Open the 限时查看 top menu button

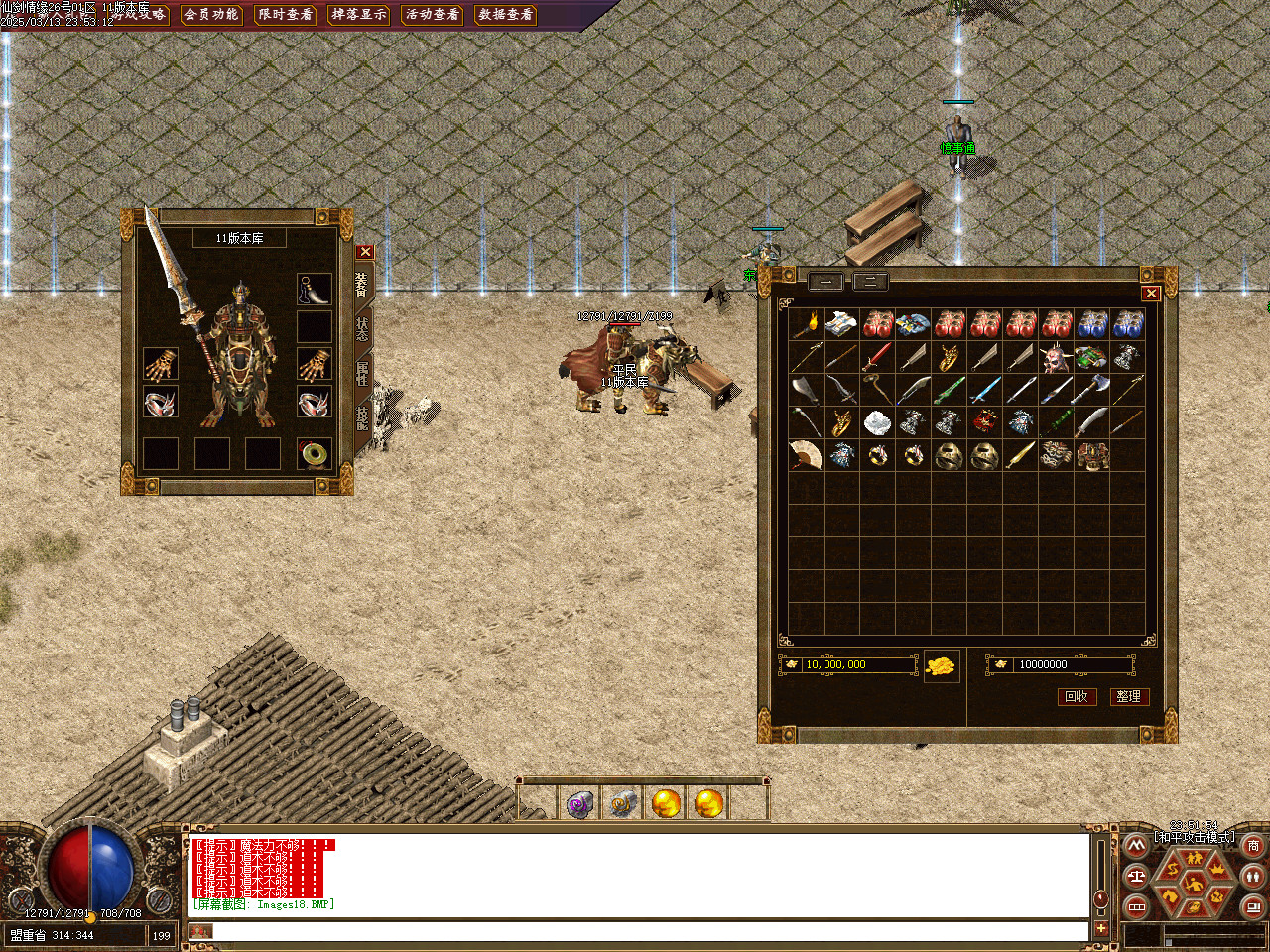[285, 15]
